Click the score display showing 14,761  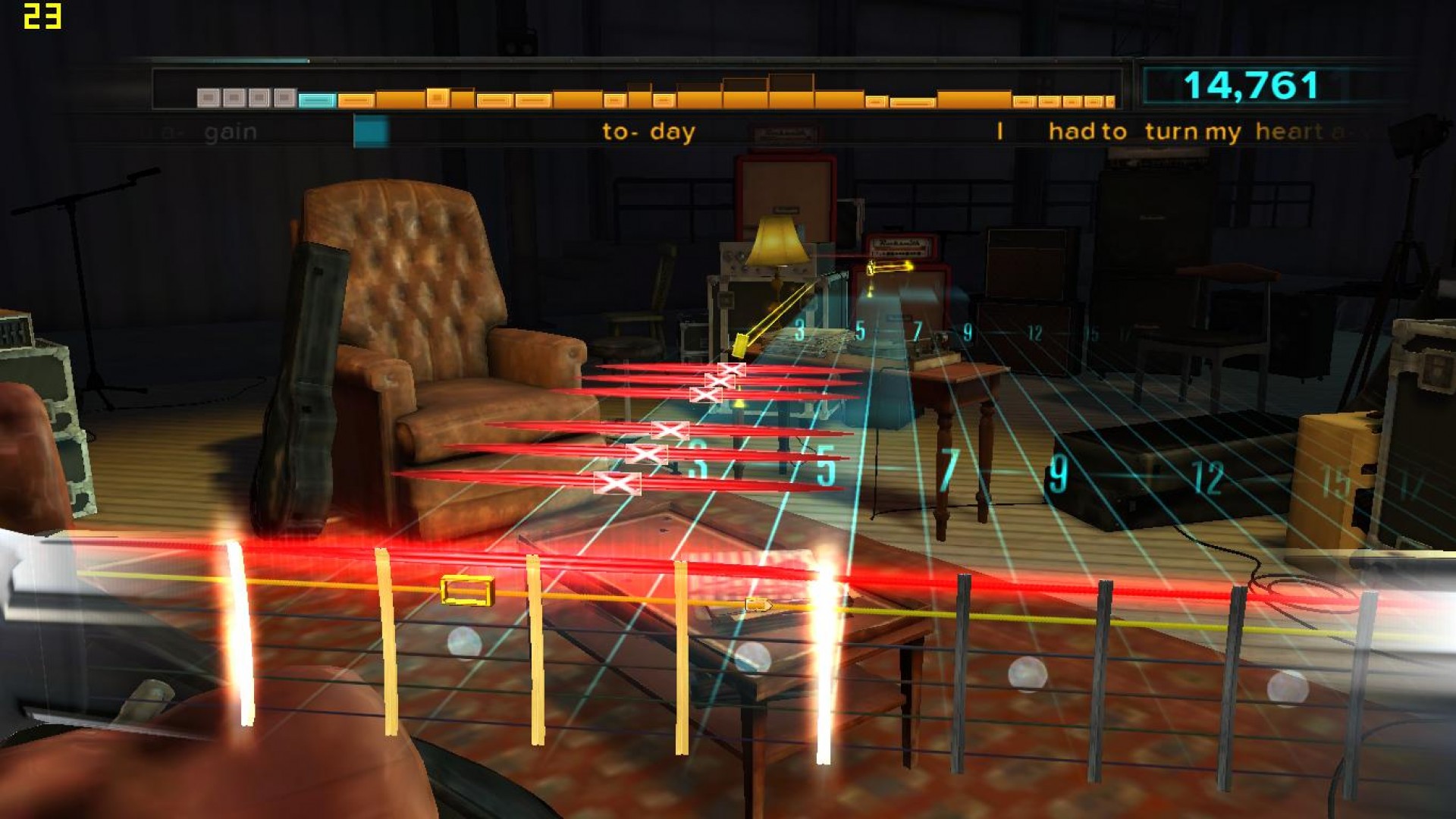1251,85
